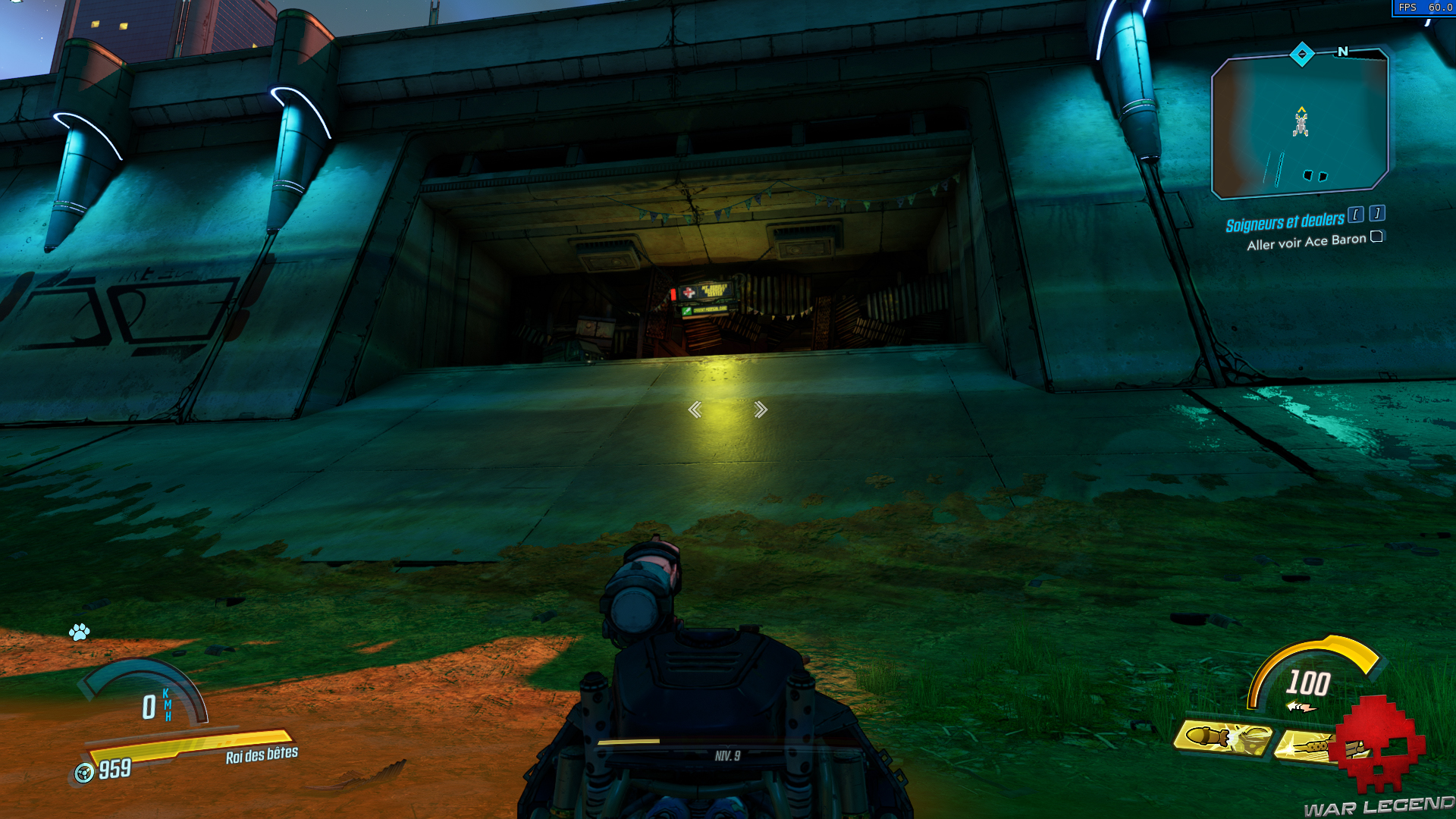1456x819 pixels.
Task: Click the right chevron arrow on the ramp
Action: pyautogui.click(x=761, y=409)
